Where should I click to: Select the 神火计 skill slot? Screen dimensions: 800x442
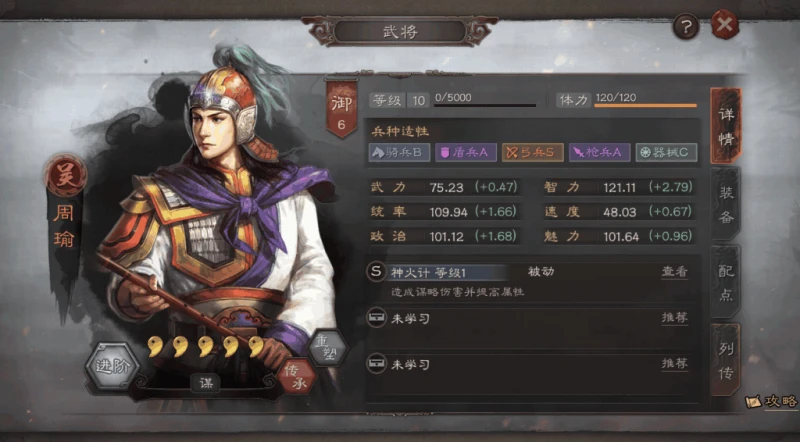(440, 272)
